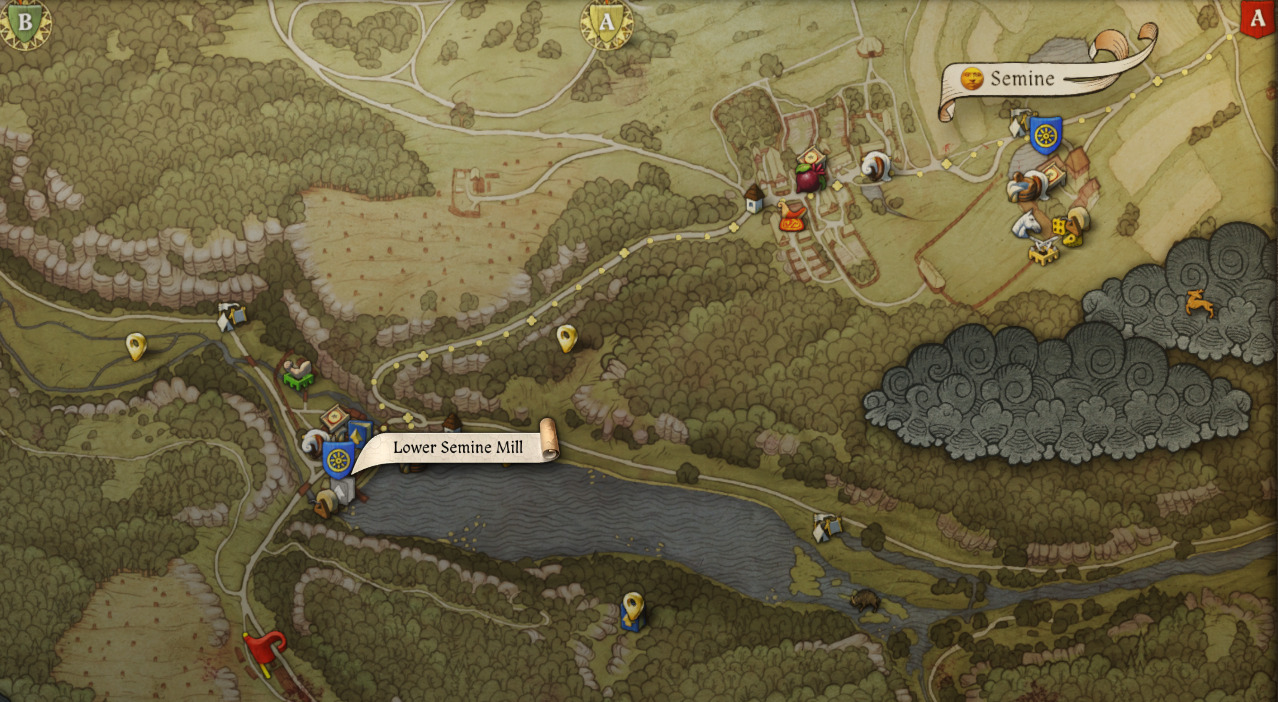Select the crossed tools on the yellow stand

click(1045, 251)
